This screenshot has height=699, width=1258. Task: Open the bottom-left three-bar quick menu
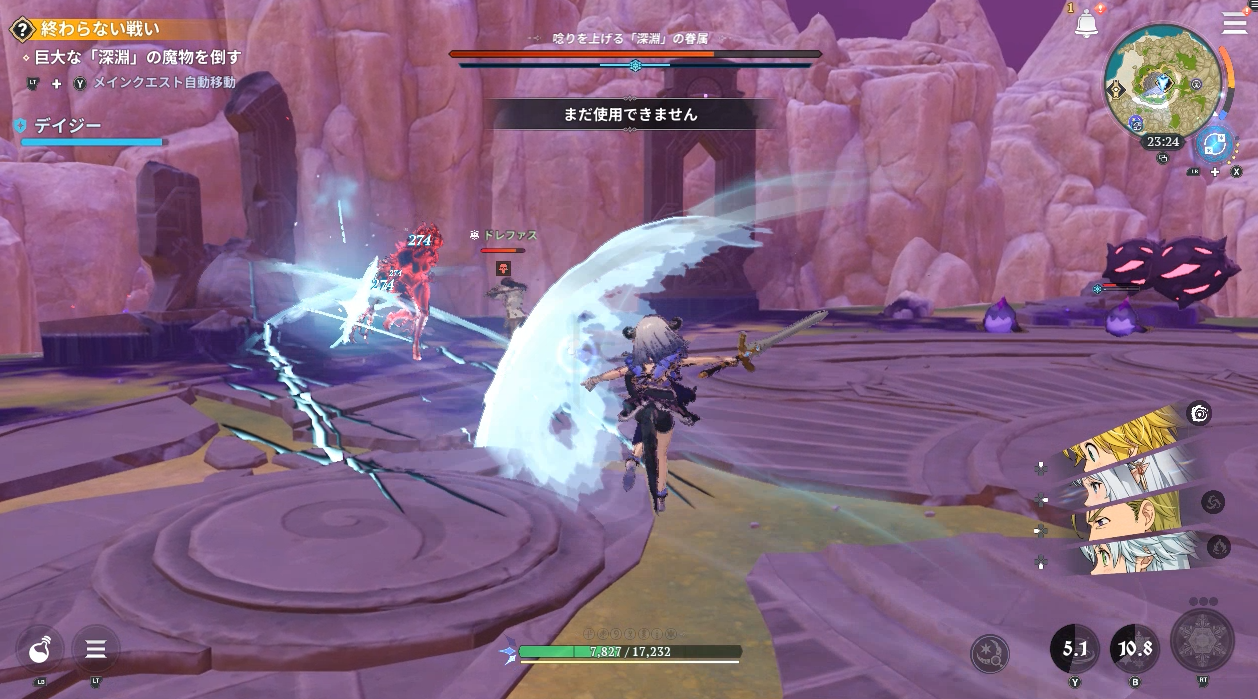point(96,650)
